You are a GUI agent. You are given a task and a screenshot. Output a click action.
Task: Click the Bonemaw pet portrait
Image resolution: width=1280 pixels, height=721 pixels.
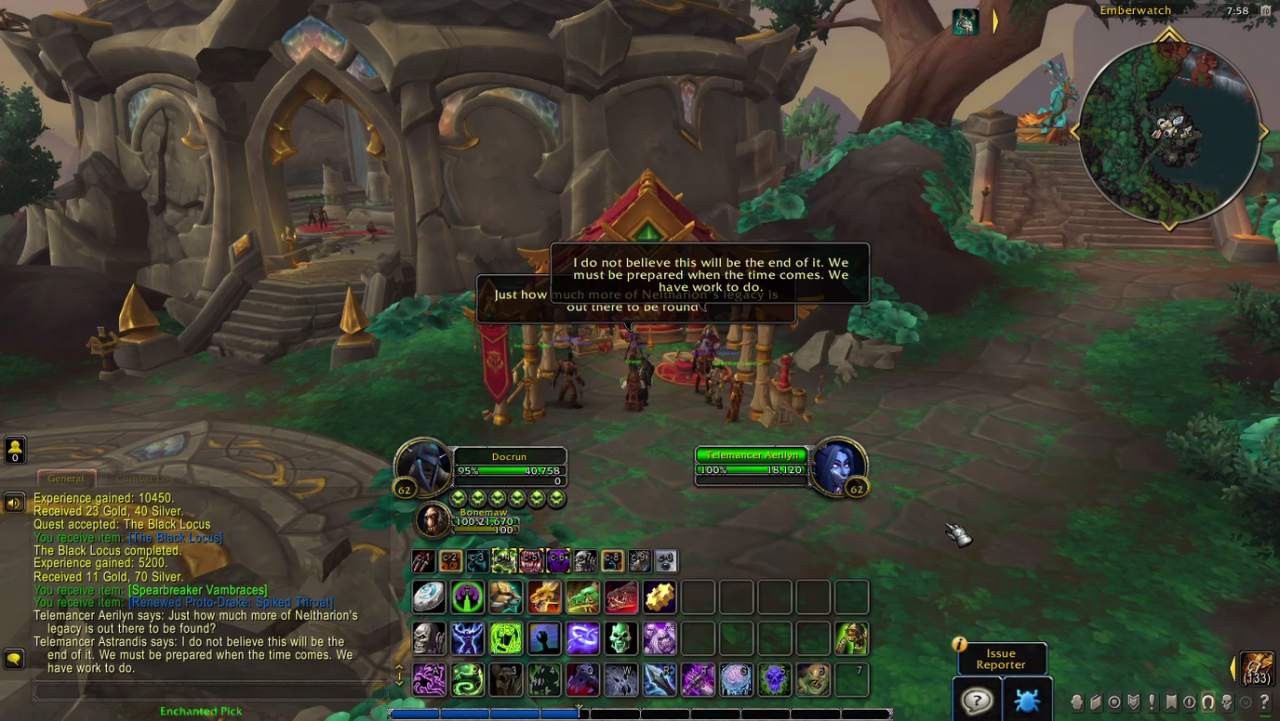(433, 520)
